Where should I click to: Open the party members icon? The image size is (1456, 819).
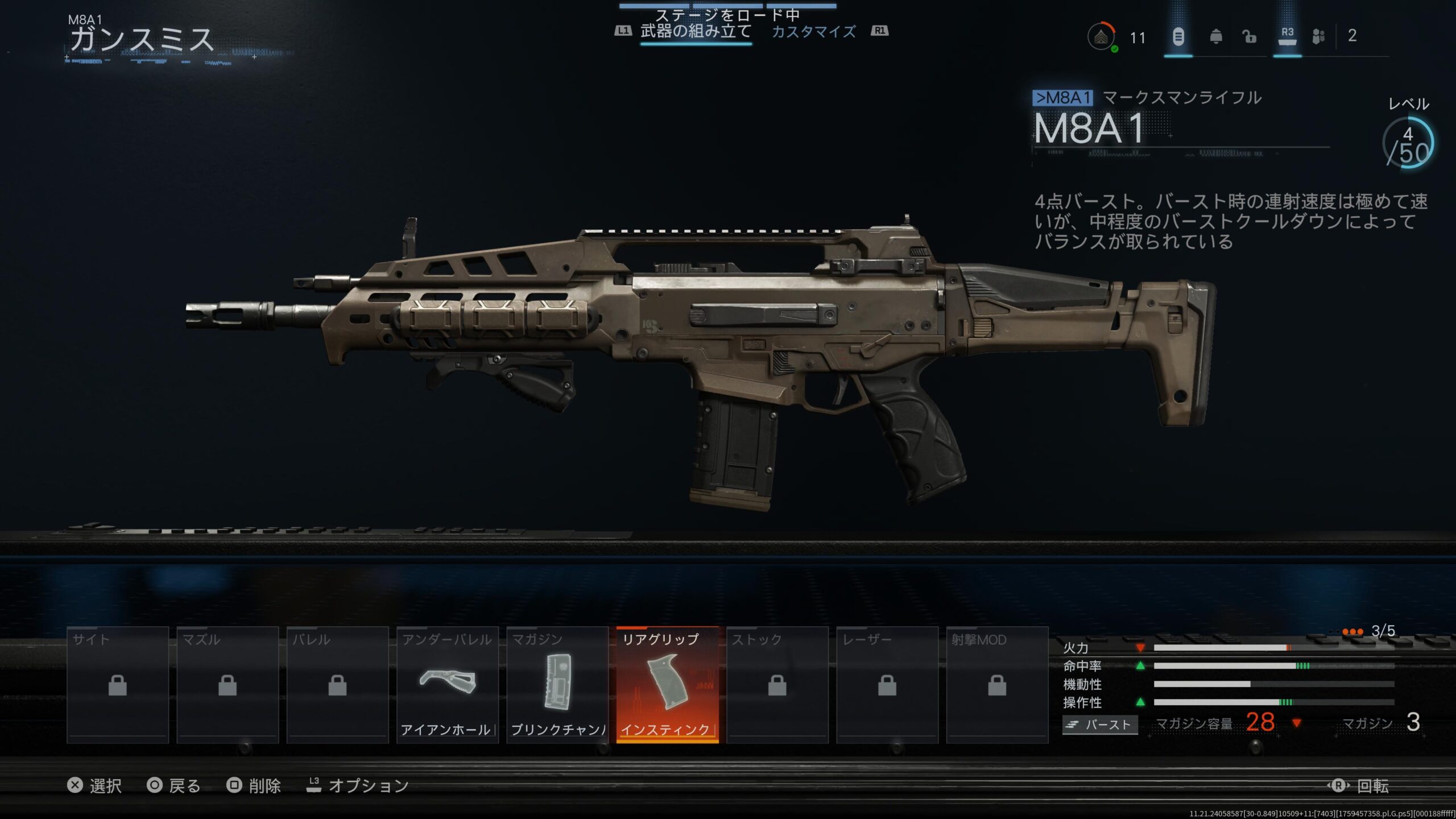1318,37
